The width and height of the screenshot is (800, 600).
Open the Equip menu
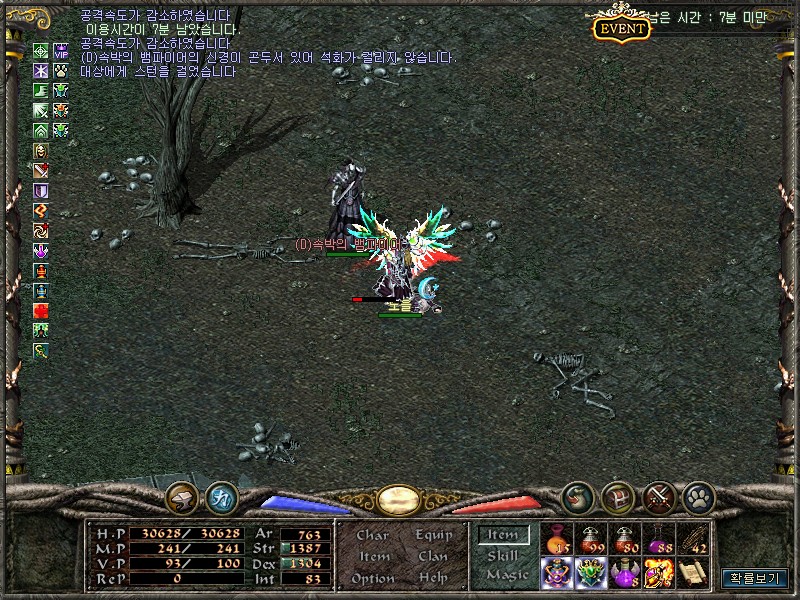point(434,535)
